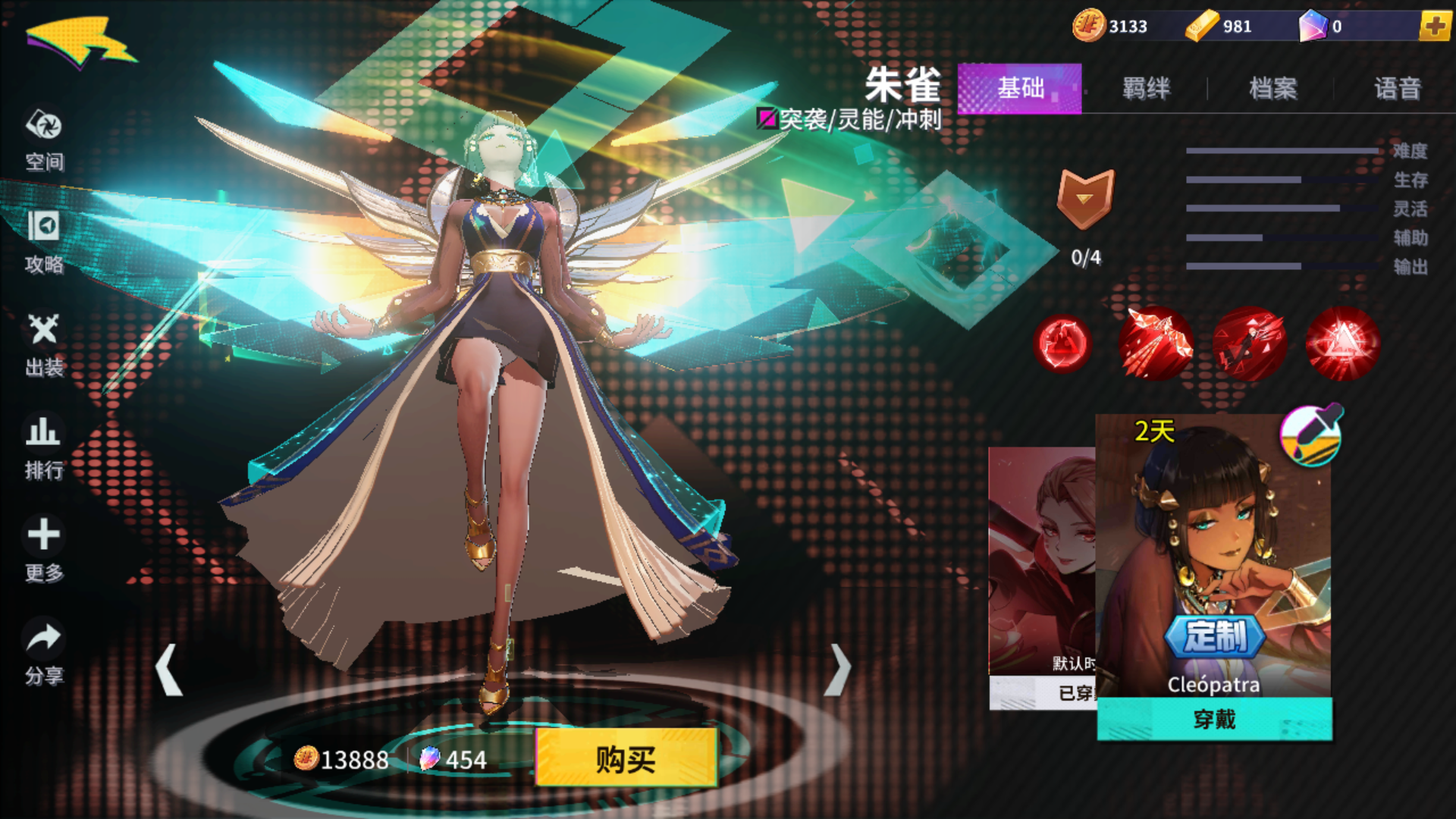Expand the 更多 more options
1456x819 pixels.
point(44,550)
